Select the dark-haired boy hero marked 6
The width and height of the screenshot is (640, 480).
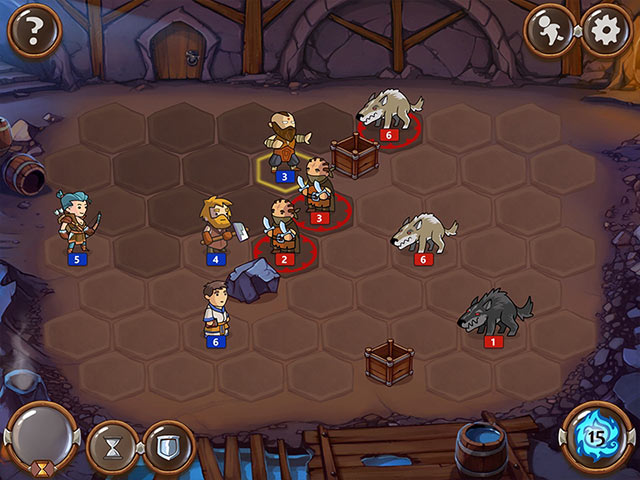(212, 309)
